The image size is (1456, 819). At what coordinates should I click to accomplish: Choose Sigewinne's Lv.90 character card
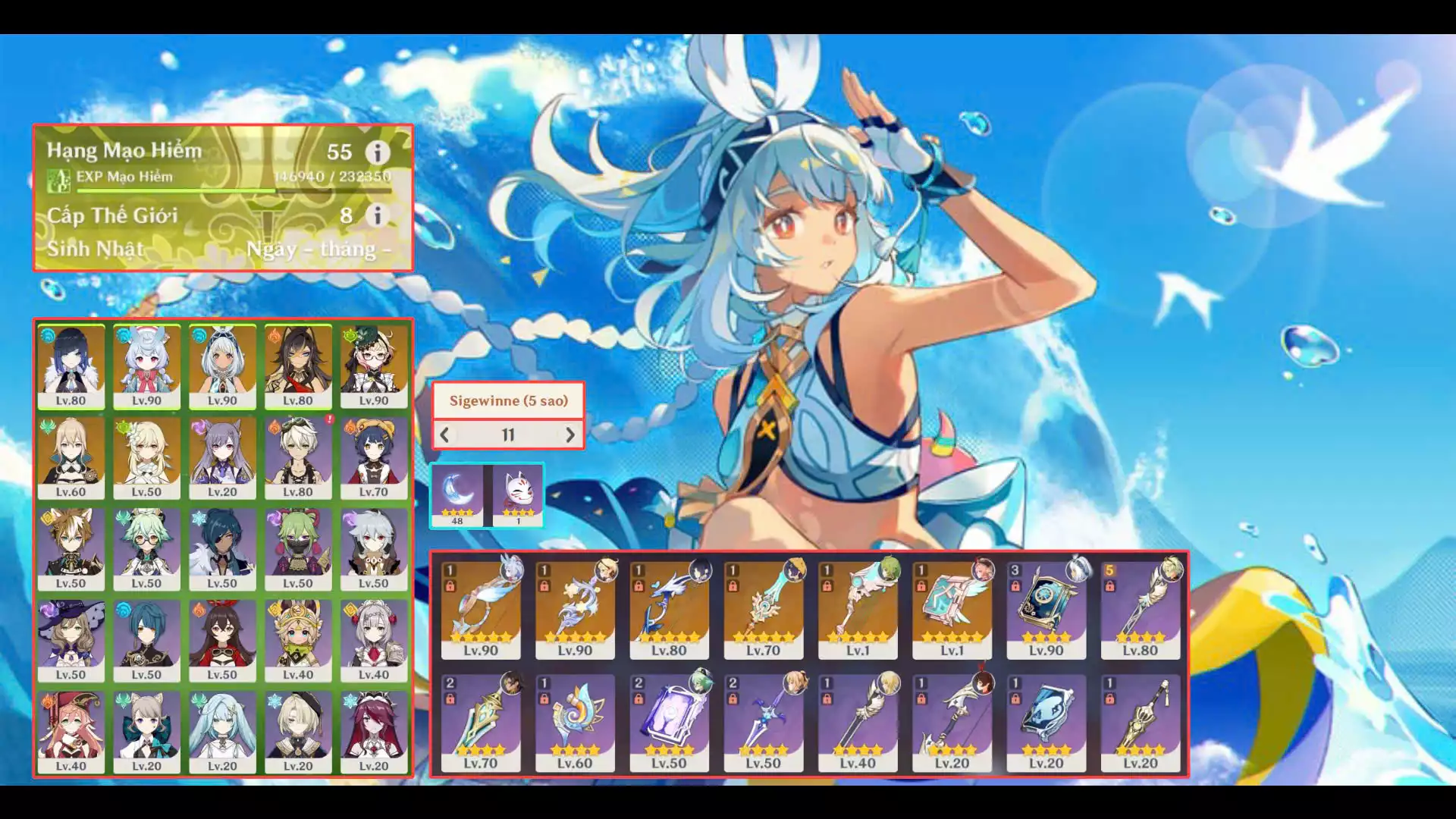pyautogui.click(x=146, y=367)
